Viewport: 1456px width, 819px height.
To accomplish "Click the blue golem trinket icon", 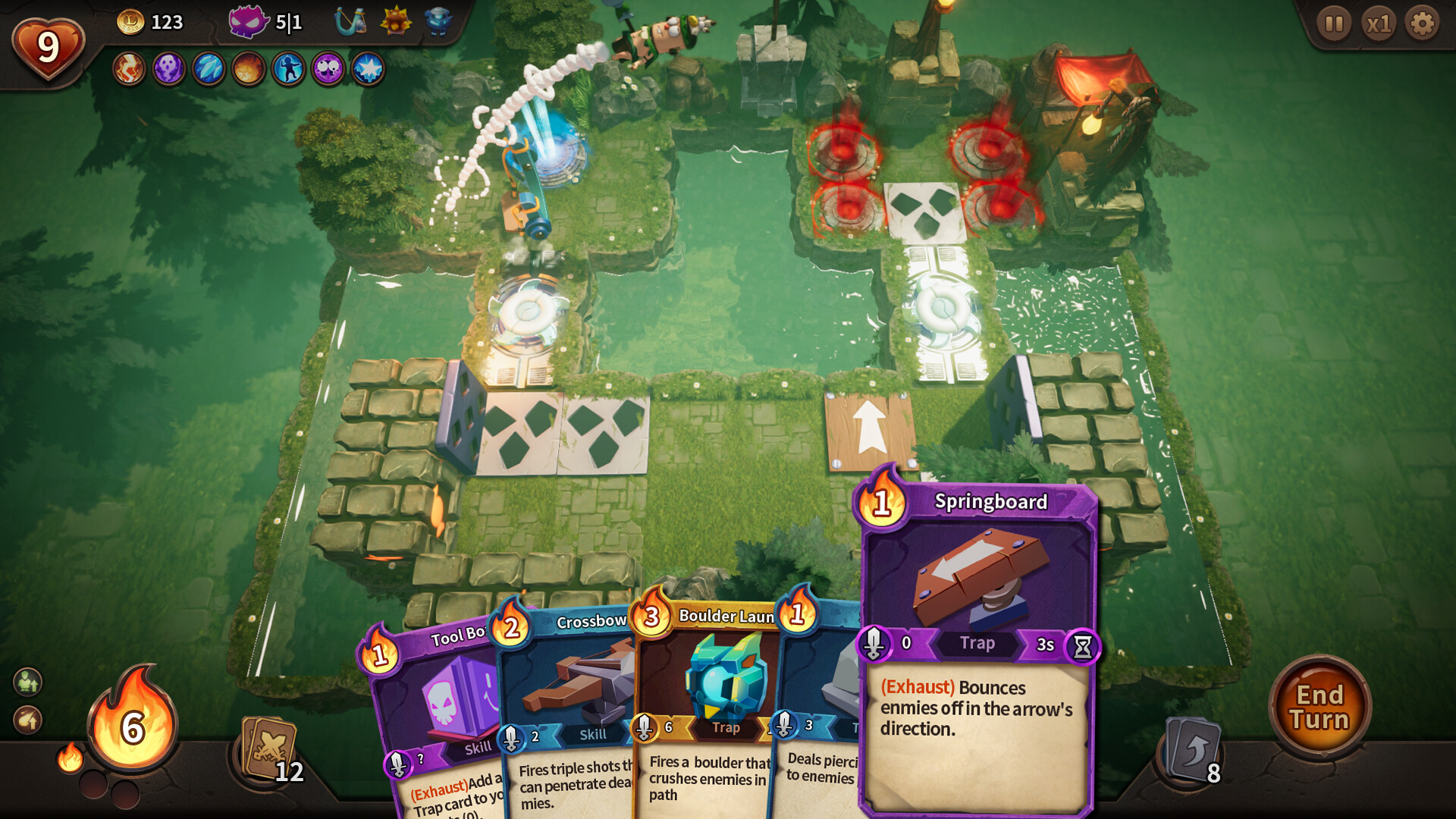I will (438, 20).
